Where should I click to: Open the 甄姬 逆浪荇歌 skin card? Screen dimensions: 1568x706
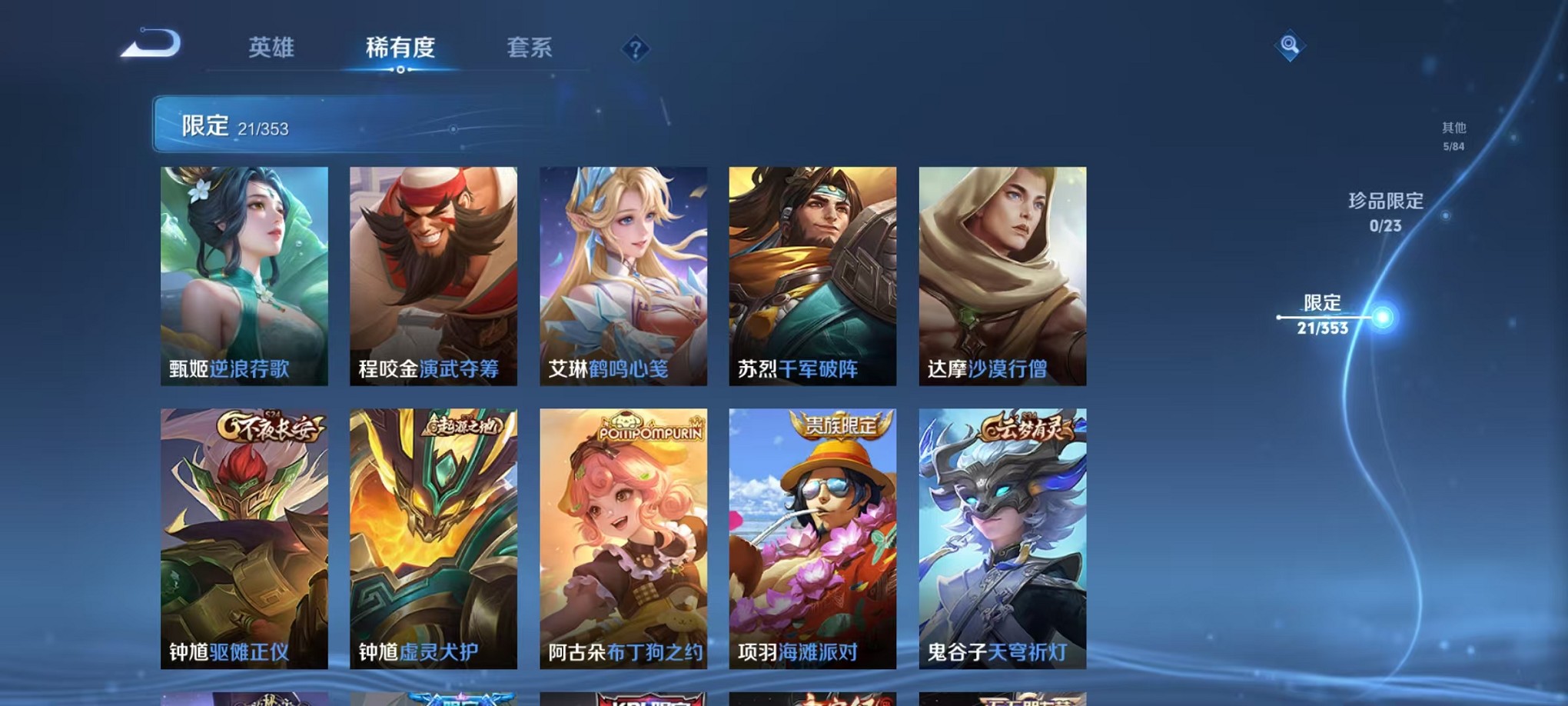click(x=244, y=277)
